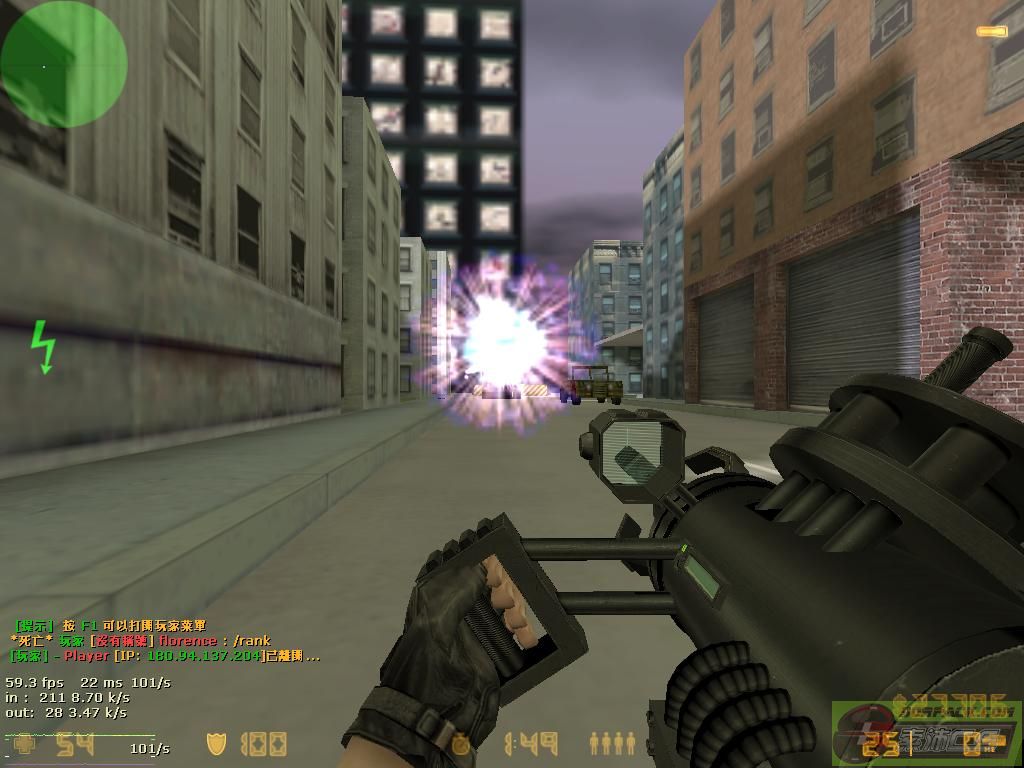Click the green circular radar
This screenshot has height=768, width=1024.
(x=64, y=64)
